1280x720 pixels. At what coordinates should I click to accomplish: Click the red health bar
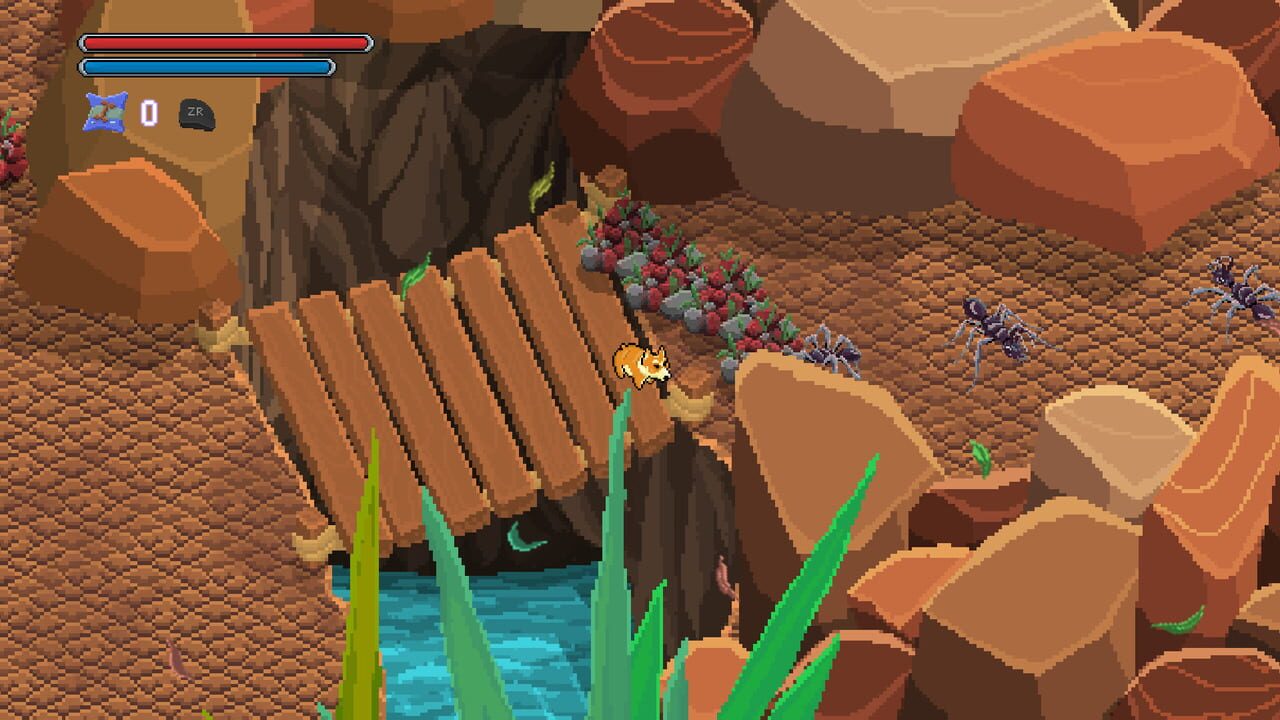pyautogui.click(x=225, y=44)
